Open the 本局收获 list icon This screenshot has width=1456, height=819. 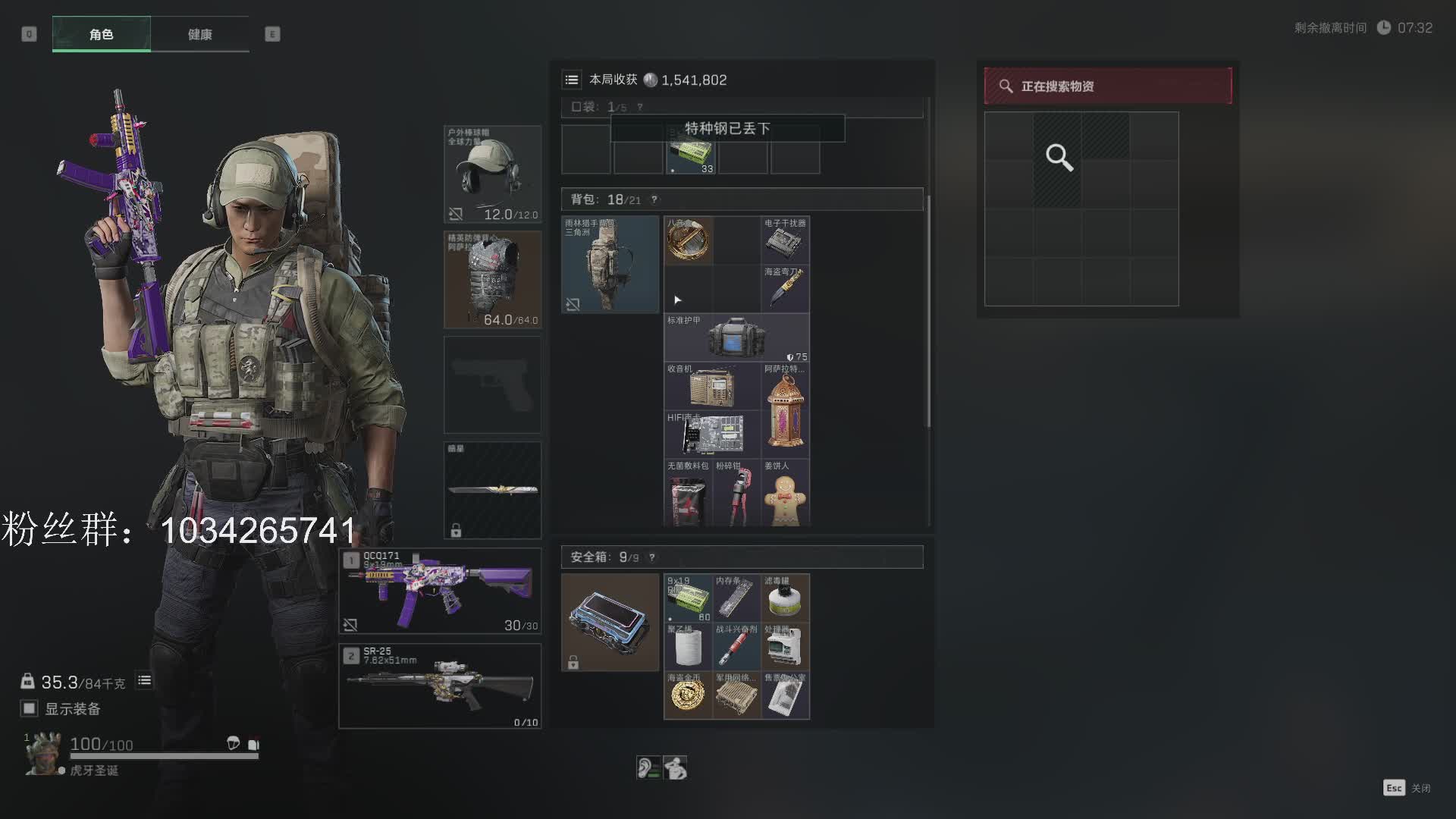(572, 80)
